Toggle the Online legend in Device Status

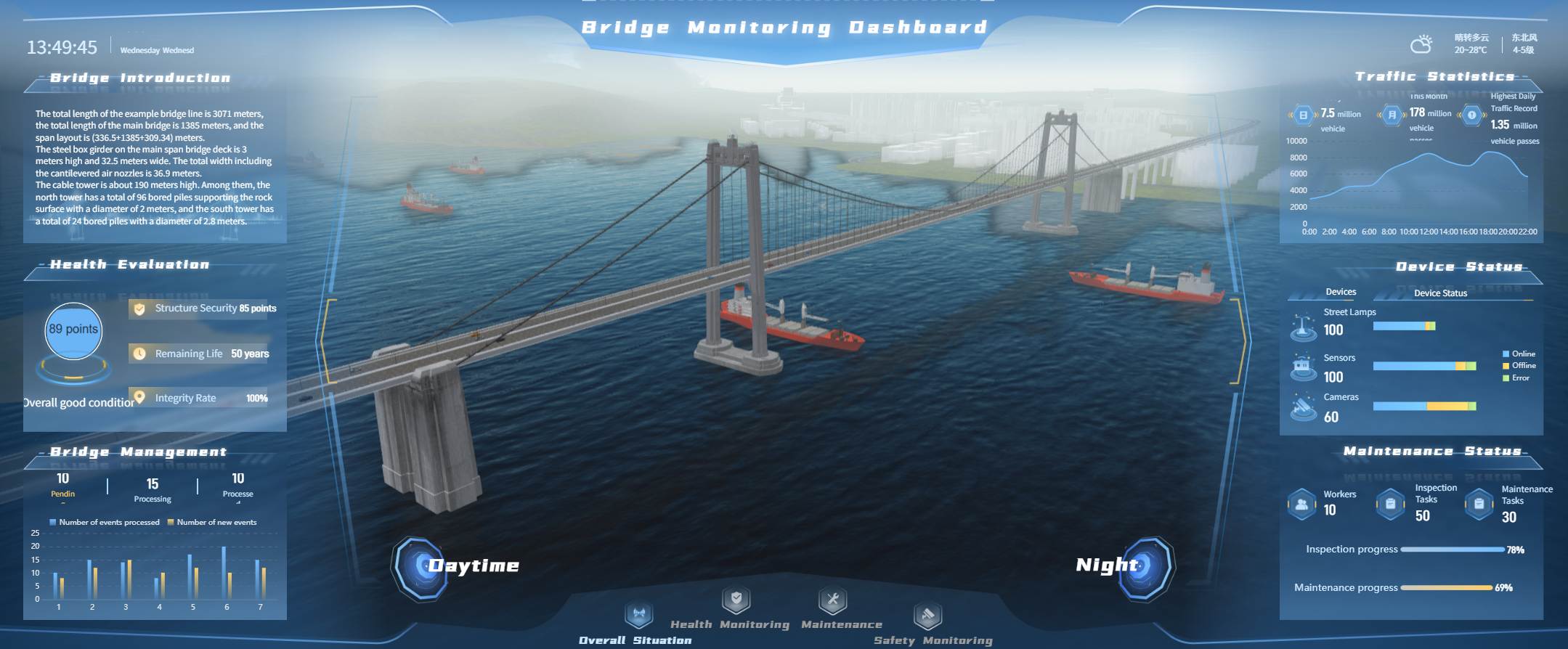[1516, 354]
